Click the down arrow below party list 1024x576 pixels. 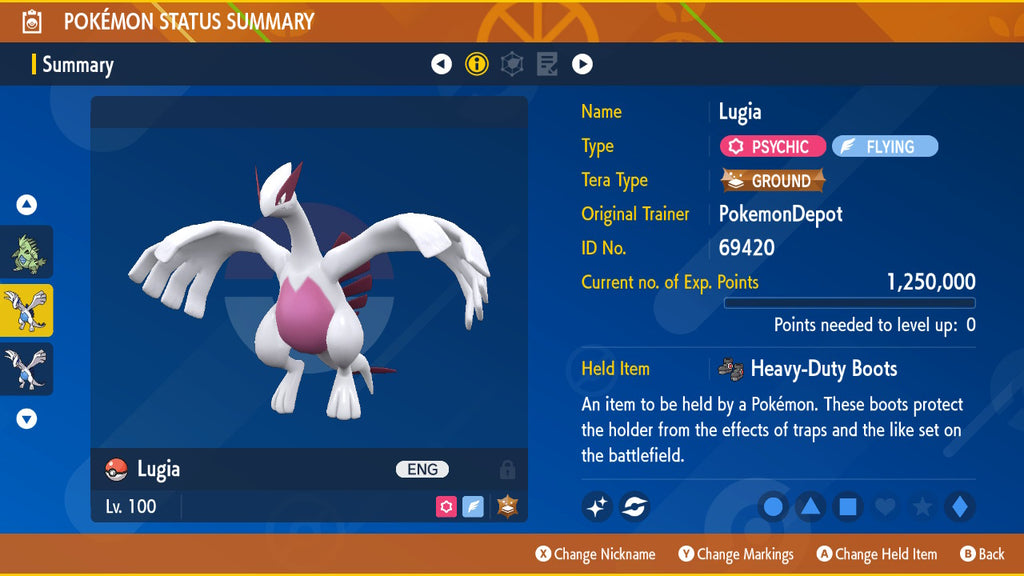coord(27,419)
